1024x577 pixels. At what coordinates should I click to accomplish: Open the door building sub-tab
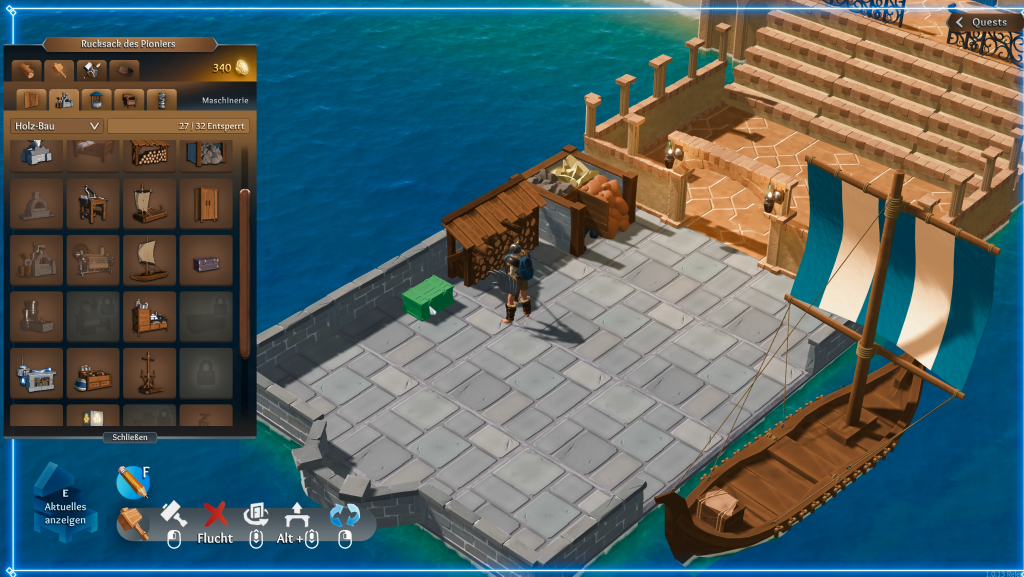tap(34, 100)
